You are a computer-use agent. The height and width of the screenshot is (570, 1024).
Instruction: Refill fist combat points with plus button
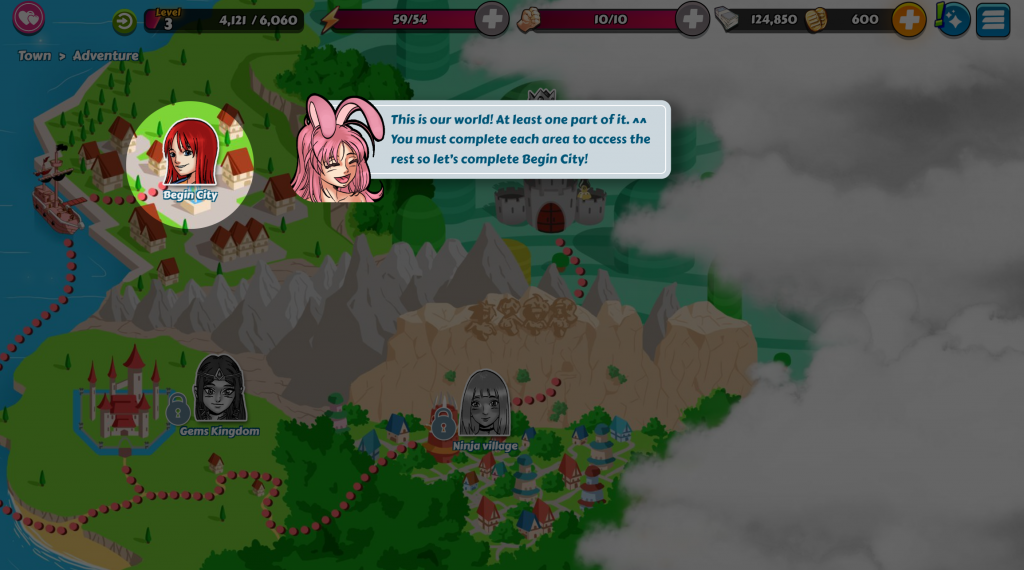692,19
